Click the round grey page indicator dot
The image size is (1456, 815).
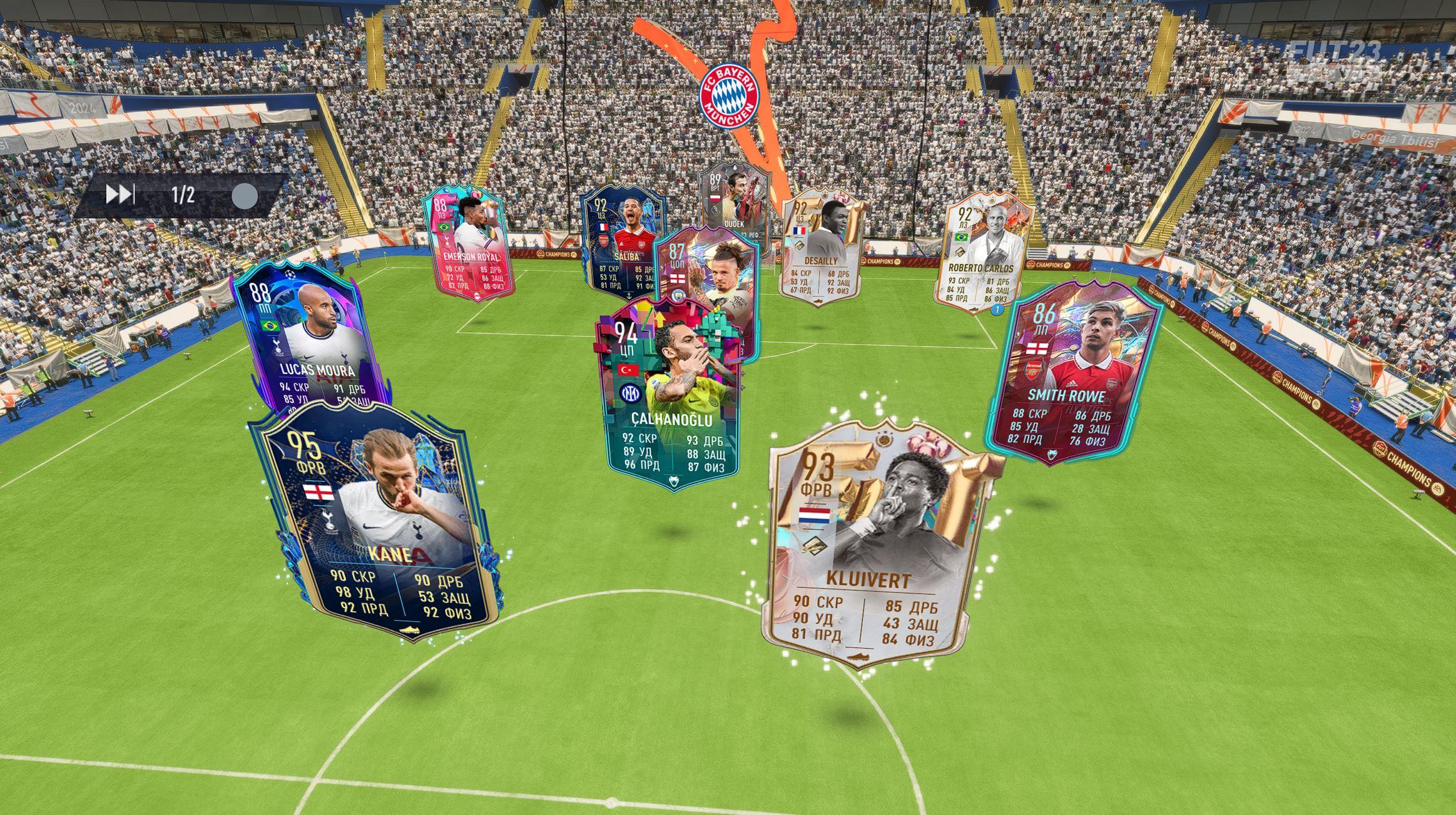(244, 196)
